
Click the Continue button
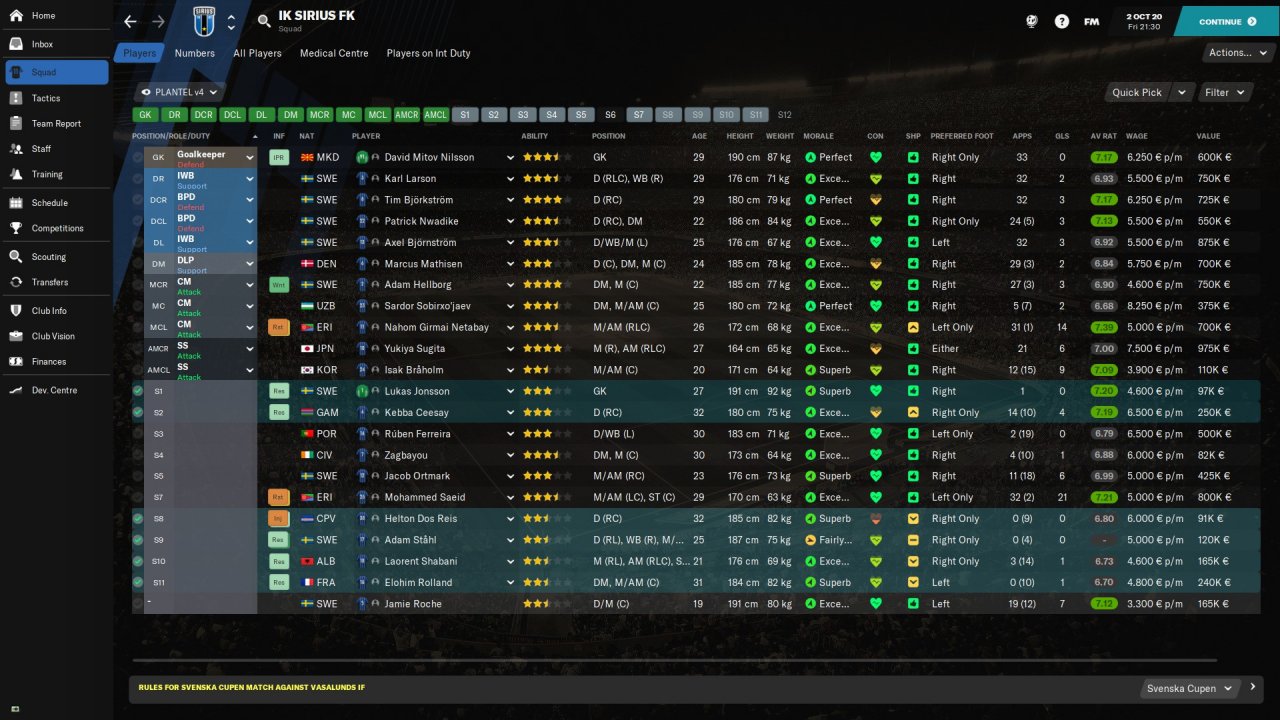coord(1226,21)
